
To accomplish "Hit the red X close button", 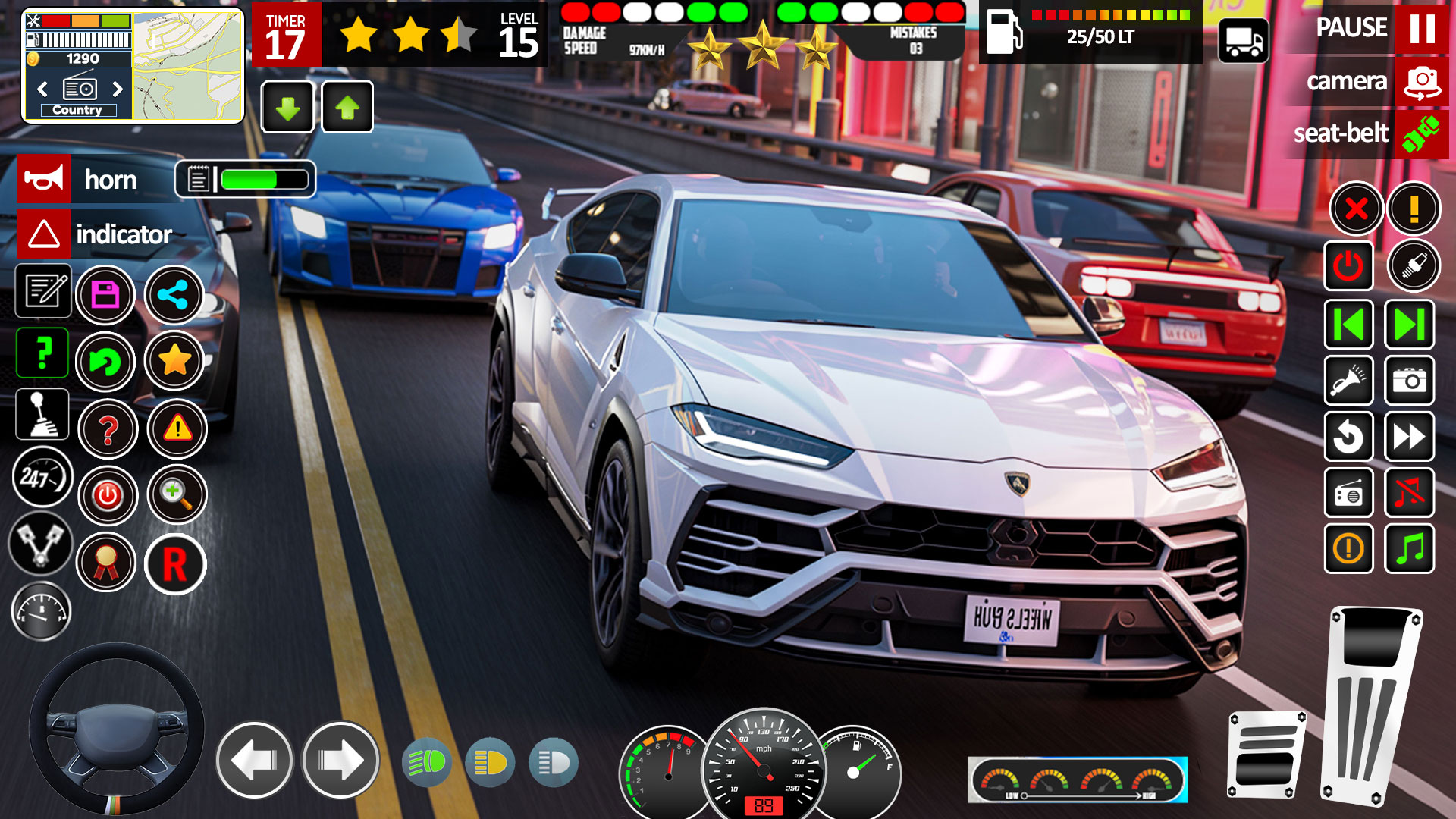I will click(1356, 209).
